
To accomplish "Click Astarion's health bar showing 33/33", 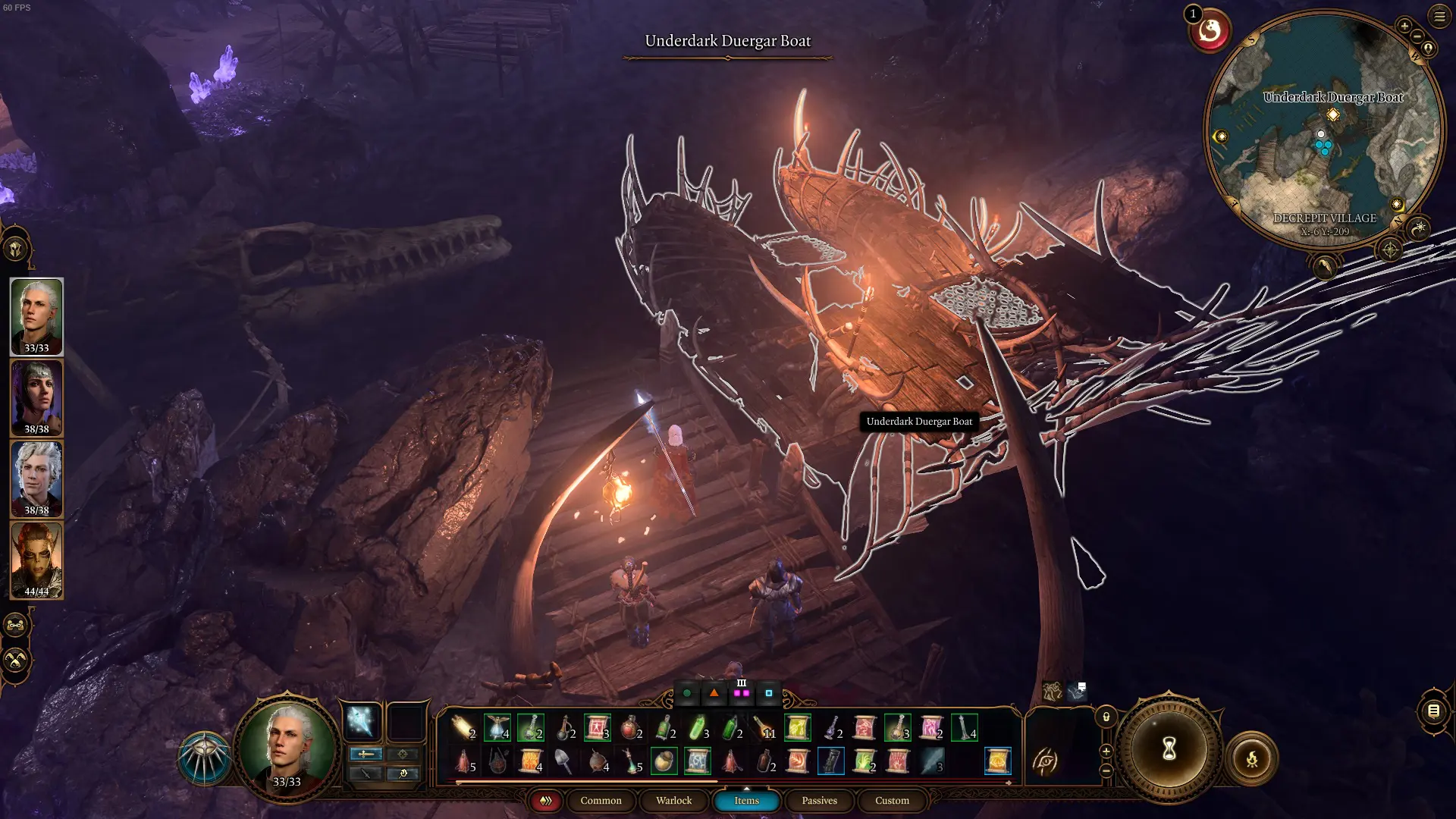I will 36,350.
